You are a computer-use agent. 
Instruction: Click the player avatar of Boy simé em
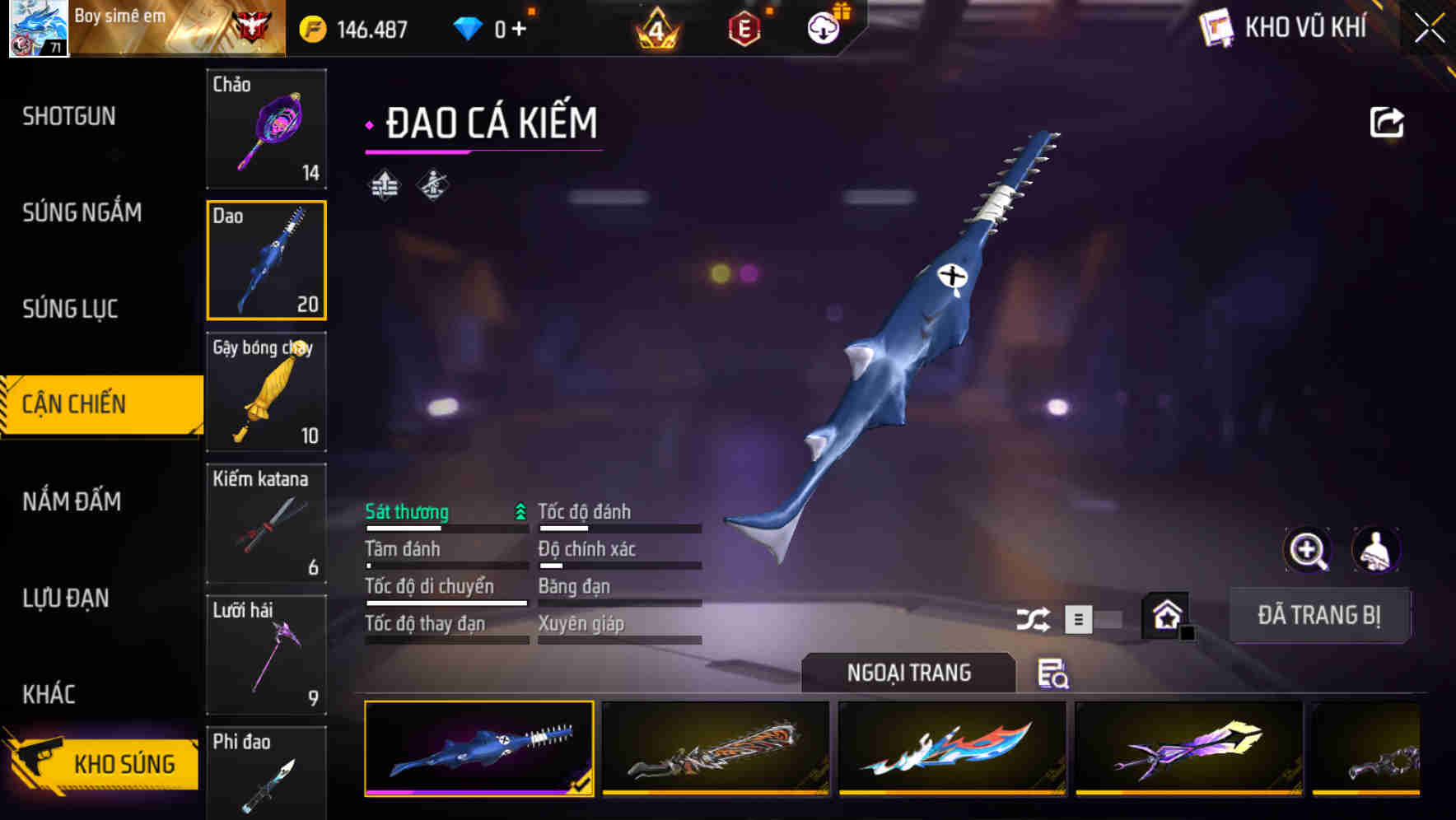(x=38, y=29)
